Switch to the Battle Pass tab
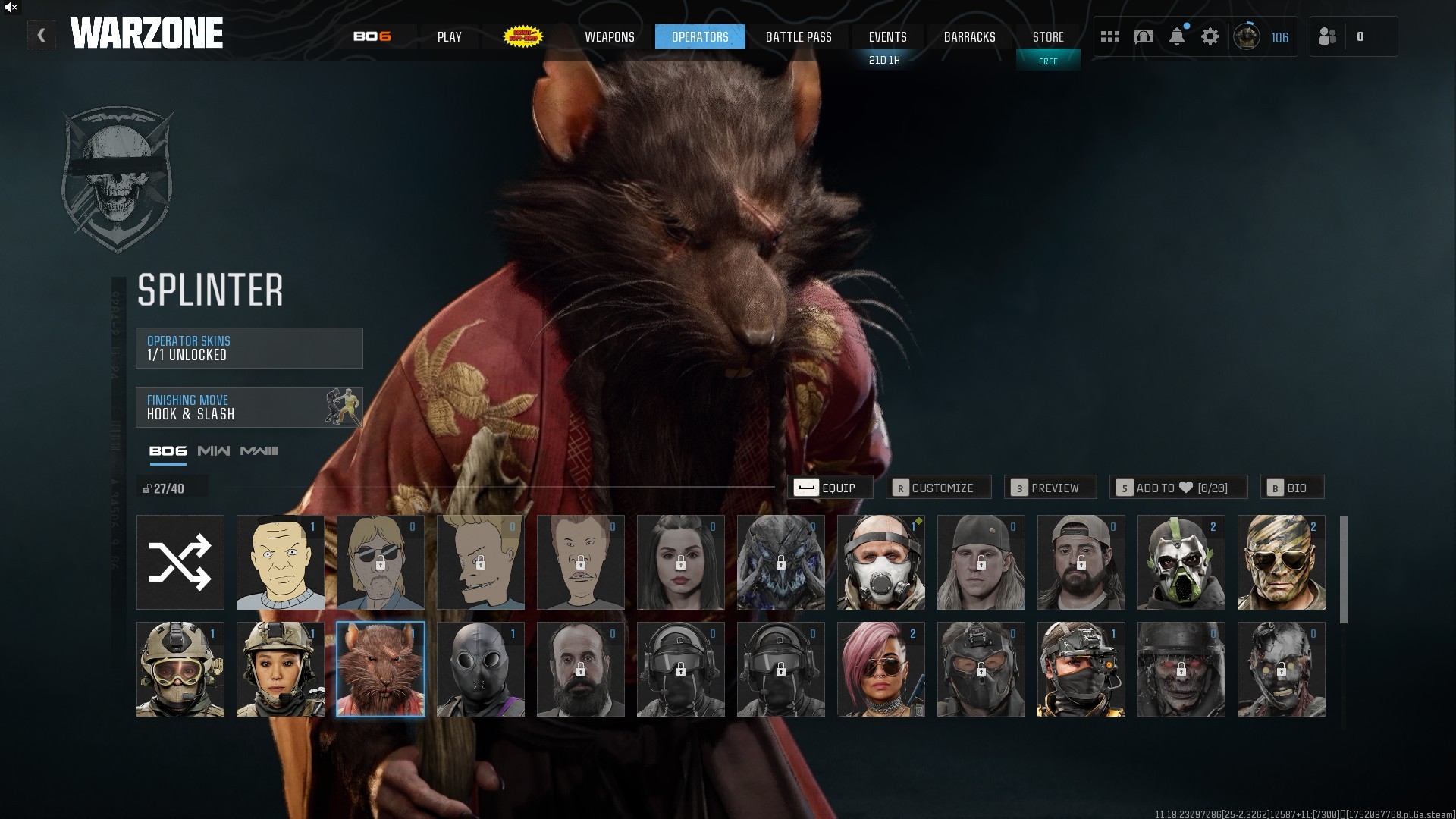Image resolution: width=1456 pixels, height=819 pixels. pos(799,36)
